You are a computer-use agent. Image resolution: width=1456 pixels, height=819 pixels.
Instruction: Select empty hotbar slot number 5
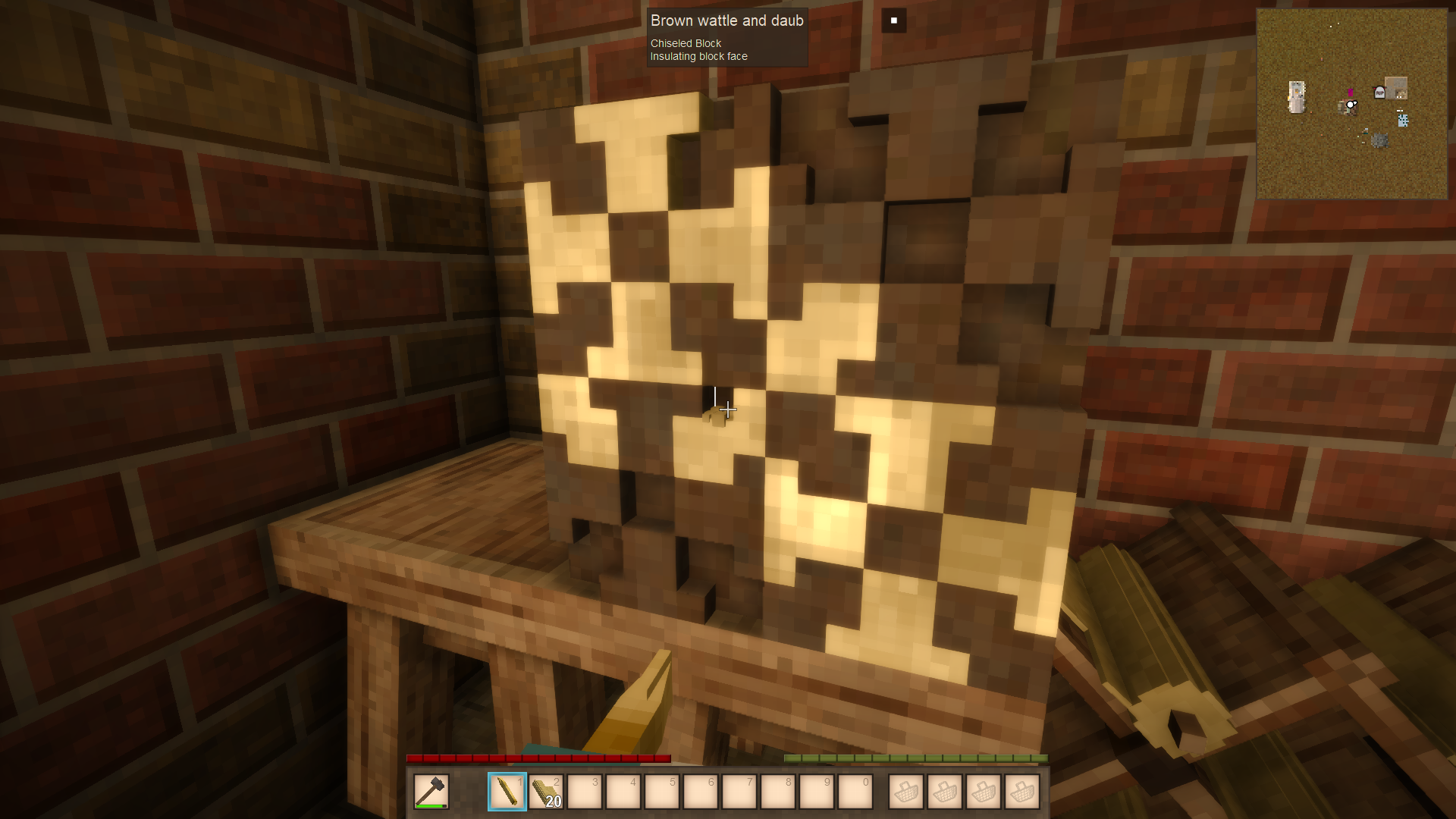[662, 792]
